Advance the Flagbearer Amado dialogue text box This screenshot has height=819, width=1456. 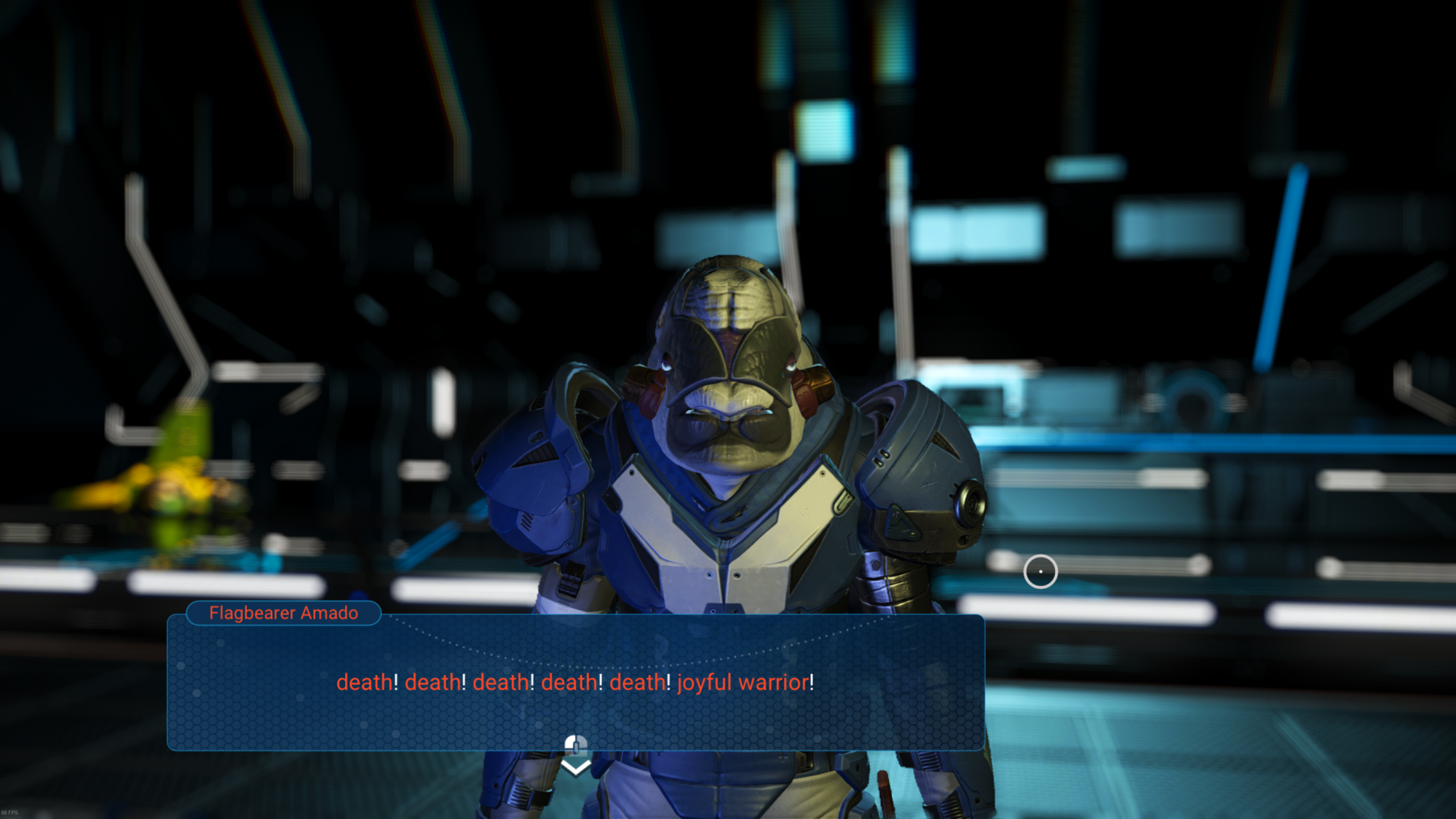[x=575, y=682]
